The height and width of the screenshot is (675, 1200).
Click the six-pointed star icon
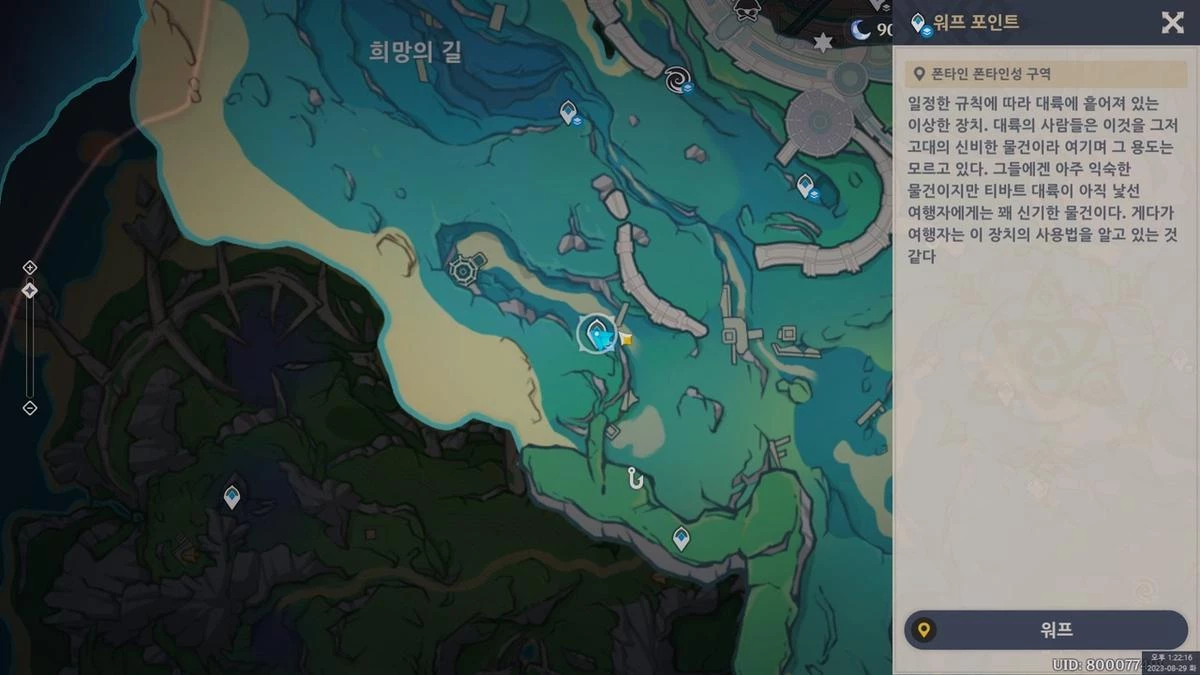823,43
